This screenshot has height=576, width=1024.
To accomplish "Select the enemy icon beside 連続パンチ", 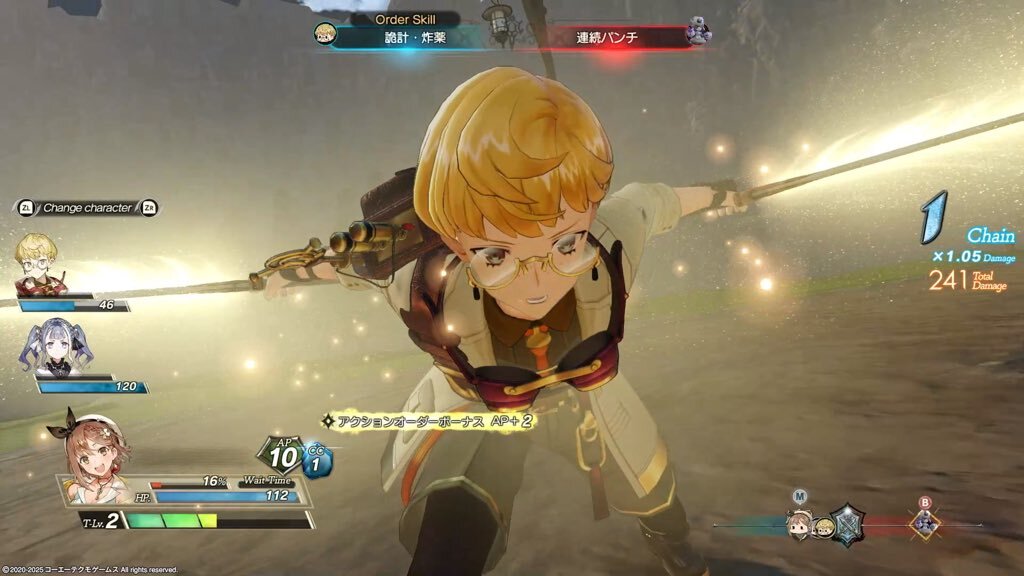I will 698,35.
